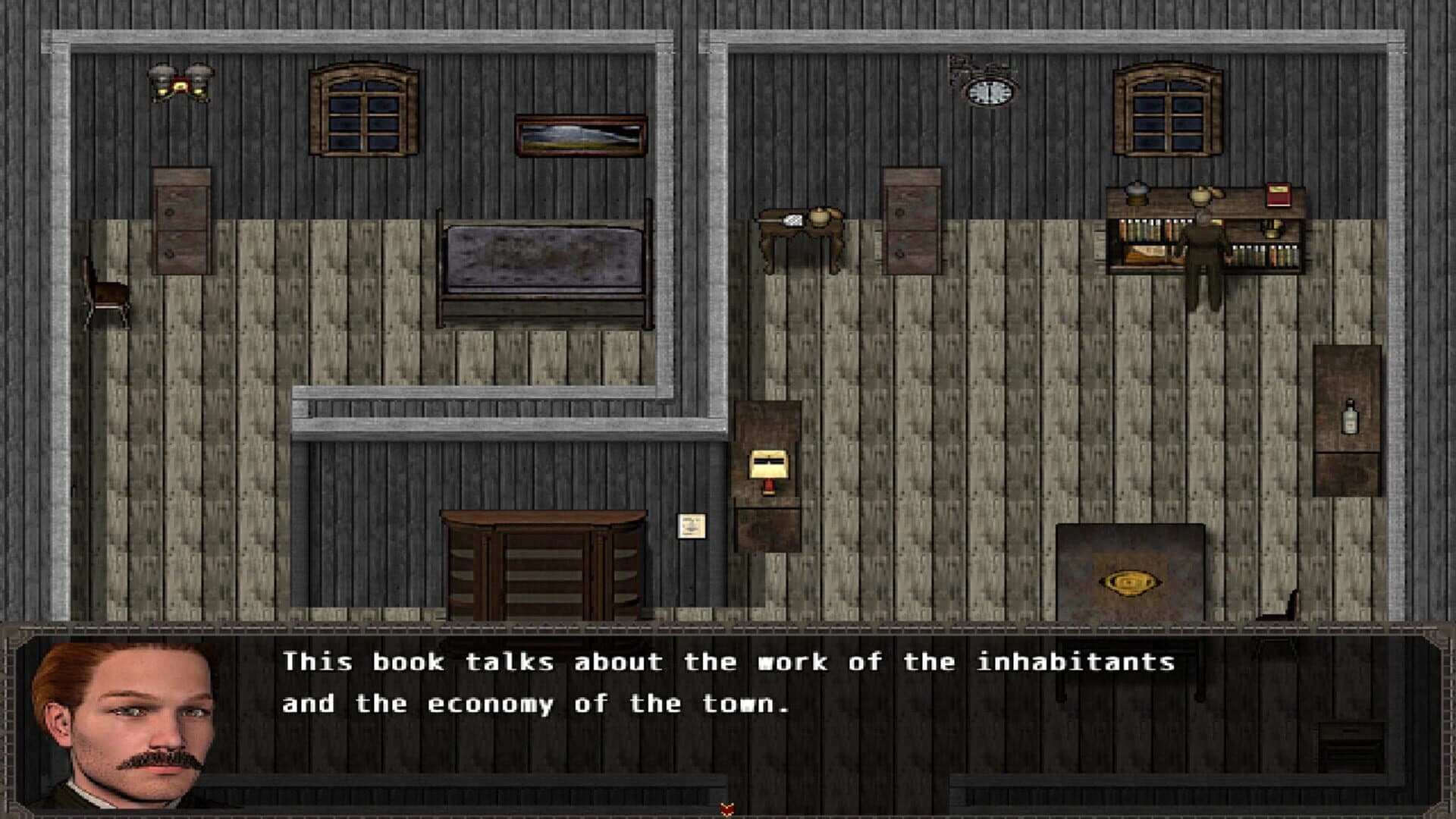This screenshot has width=1456, height=819.
Task: Select the red book on the desk
Action: pos(1278,193)
